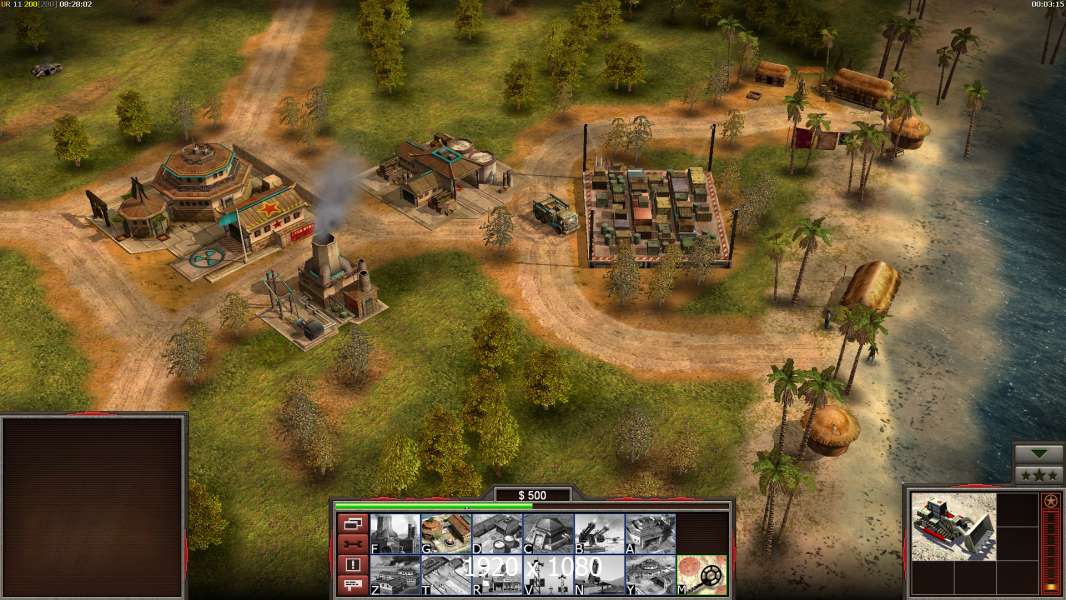Select the tower build icon labeled V

(548, 575)
